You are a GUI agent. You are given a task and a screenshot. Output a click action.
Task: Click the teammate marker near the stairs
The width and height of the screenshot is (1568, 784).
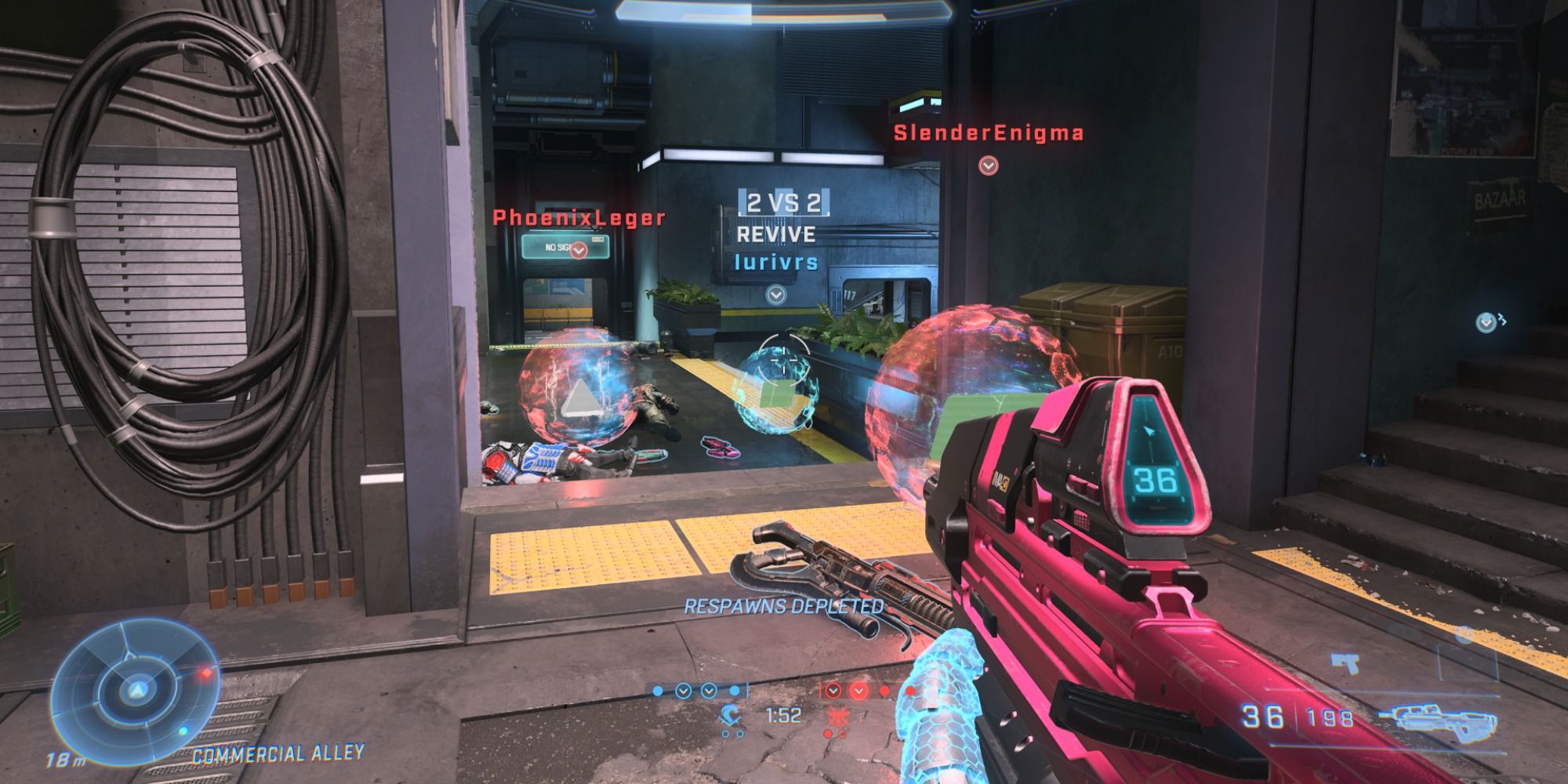[x=1486, y=321]
